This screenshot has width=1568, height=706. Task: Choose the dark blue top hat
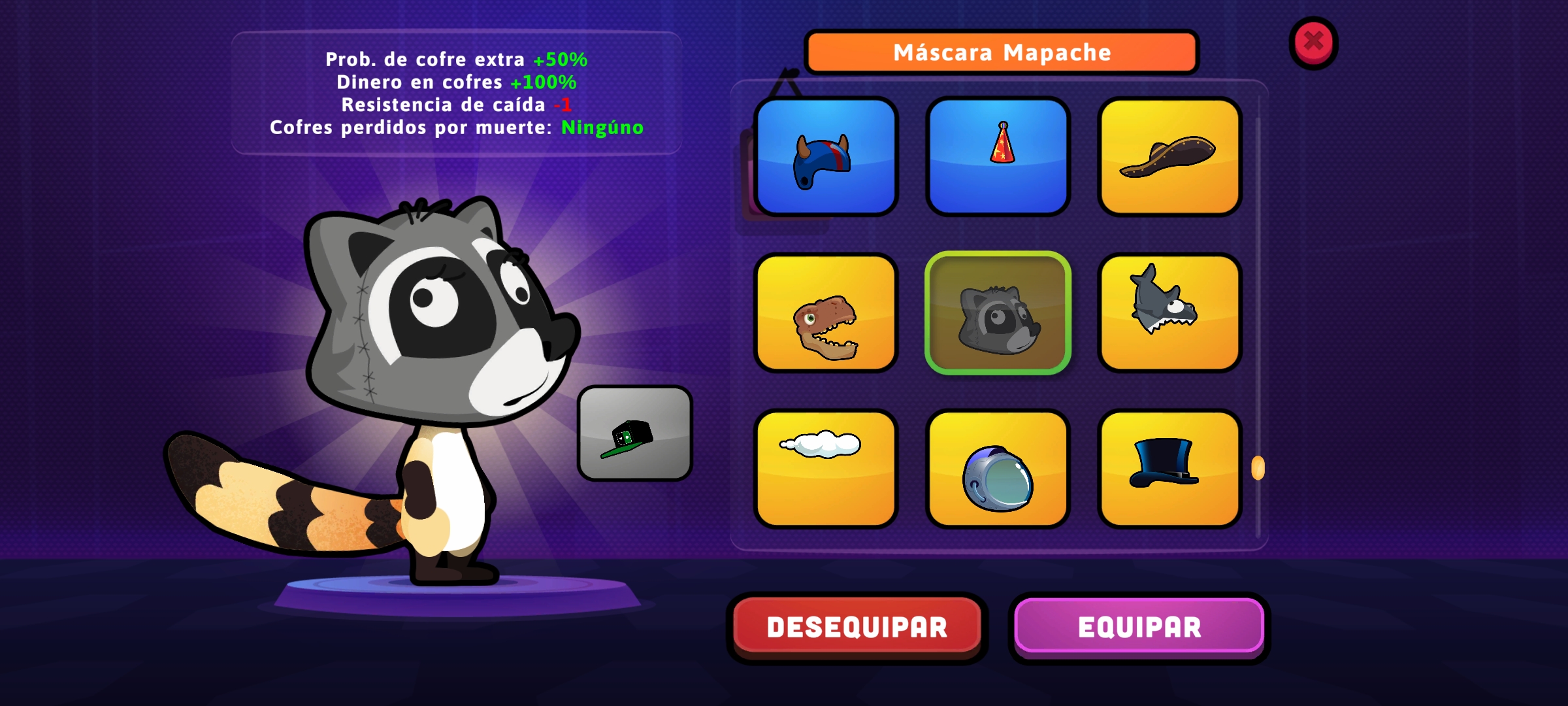click(1169, 469)
